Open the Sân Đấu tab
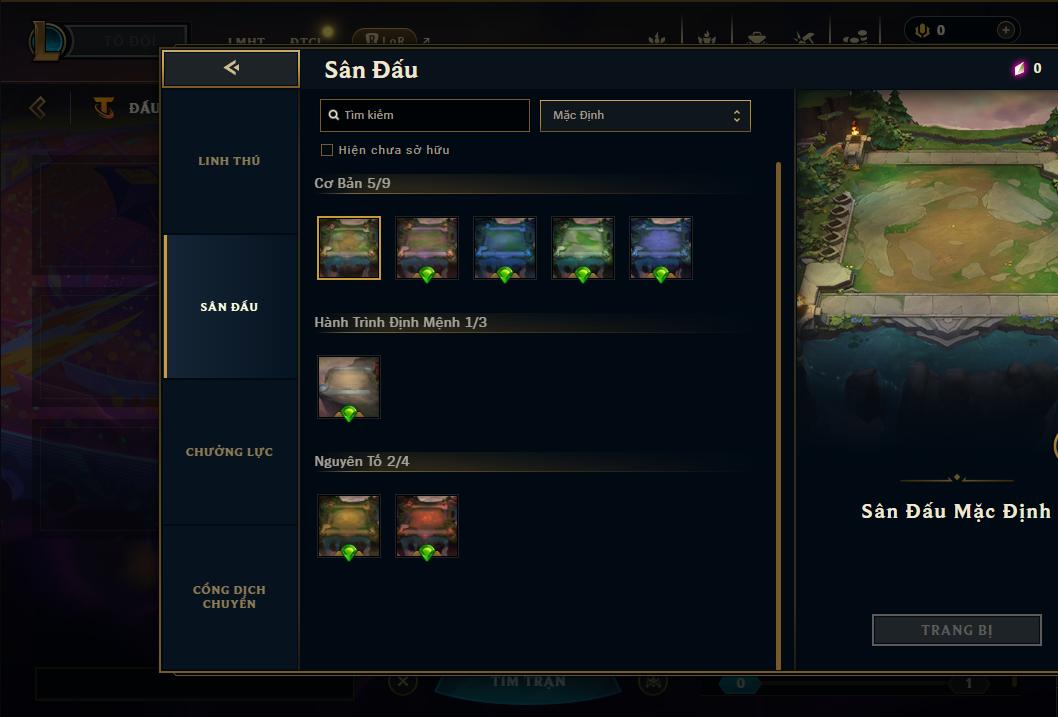 click(x=229, y=307)
